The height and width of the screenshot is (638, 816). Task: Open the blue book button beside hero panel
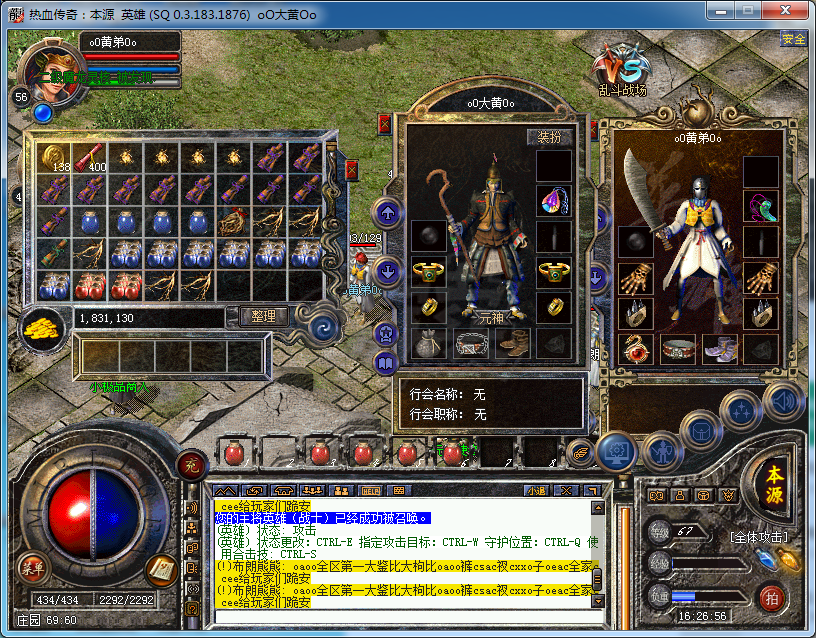point(387,362)
